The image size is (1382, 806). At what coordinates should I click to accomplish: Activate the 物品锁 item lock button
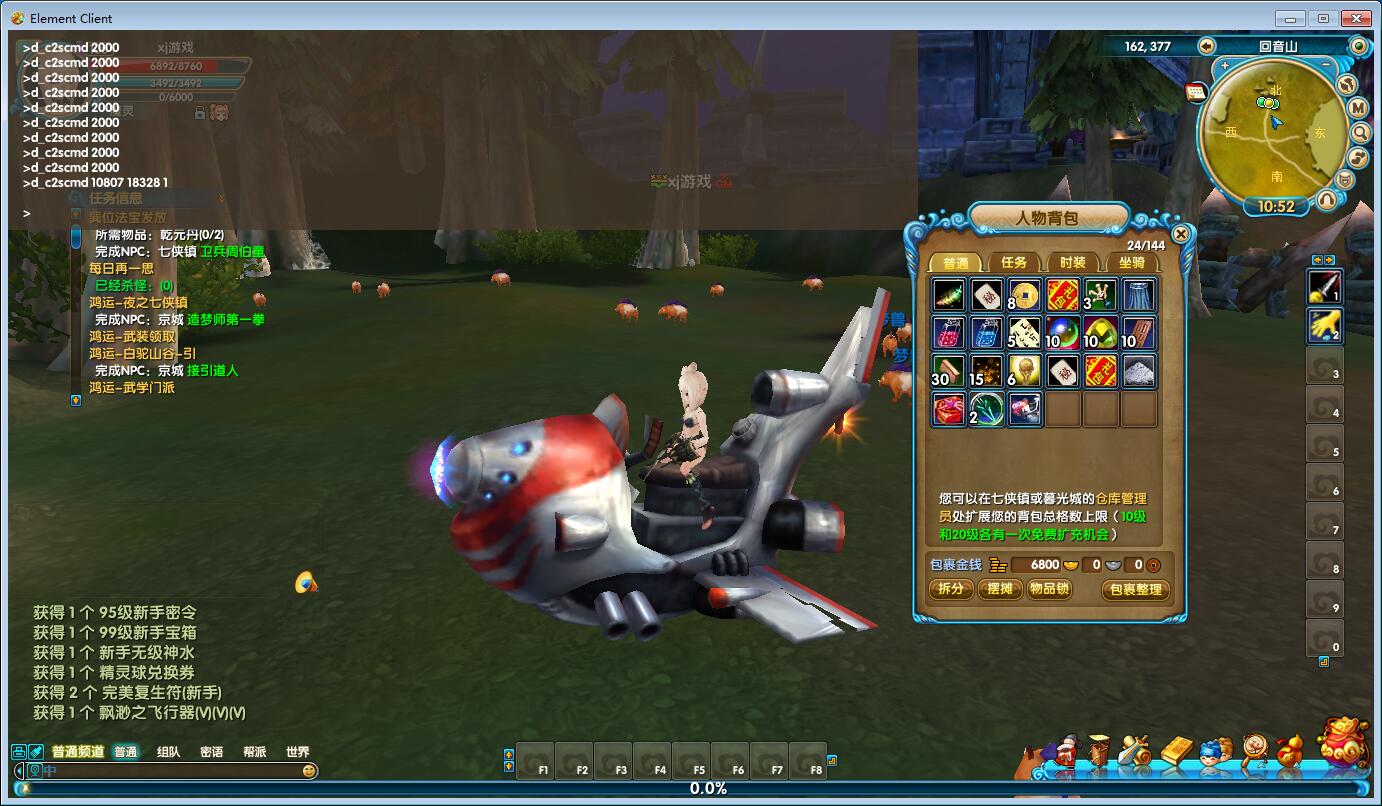(1049, 589)
